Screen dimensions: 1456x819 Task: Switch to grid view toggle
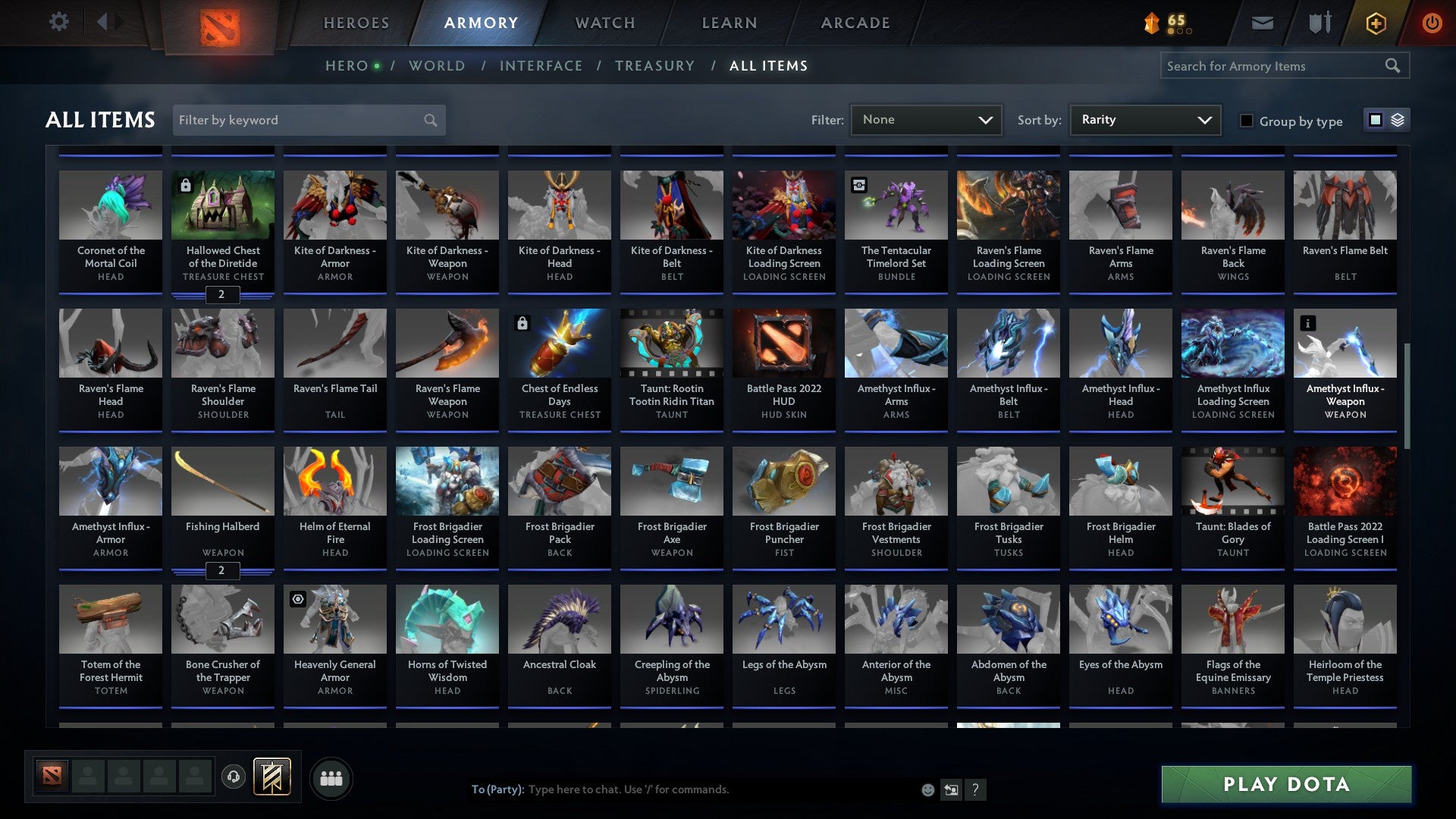(1374, 120)
